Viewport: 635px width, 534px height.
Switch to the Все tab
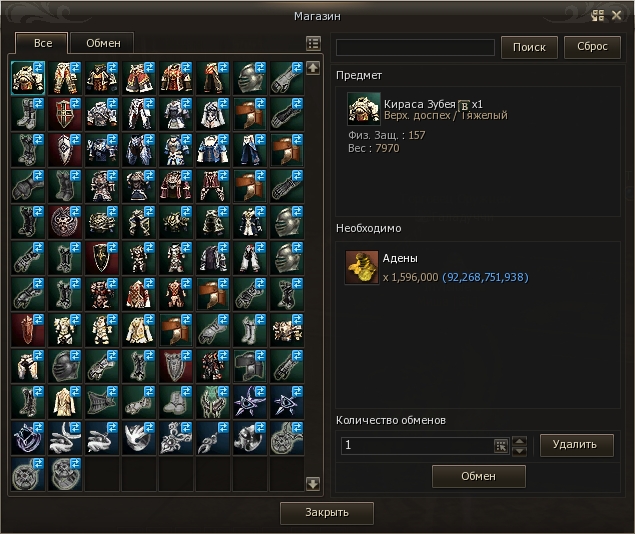point(43,43)
